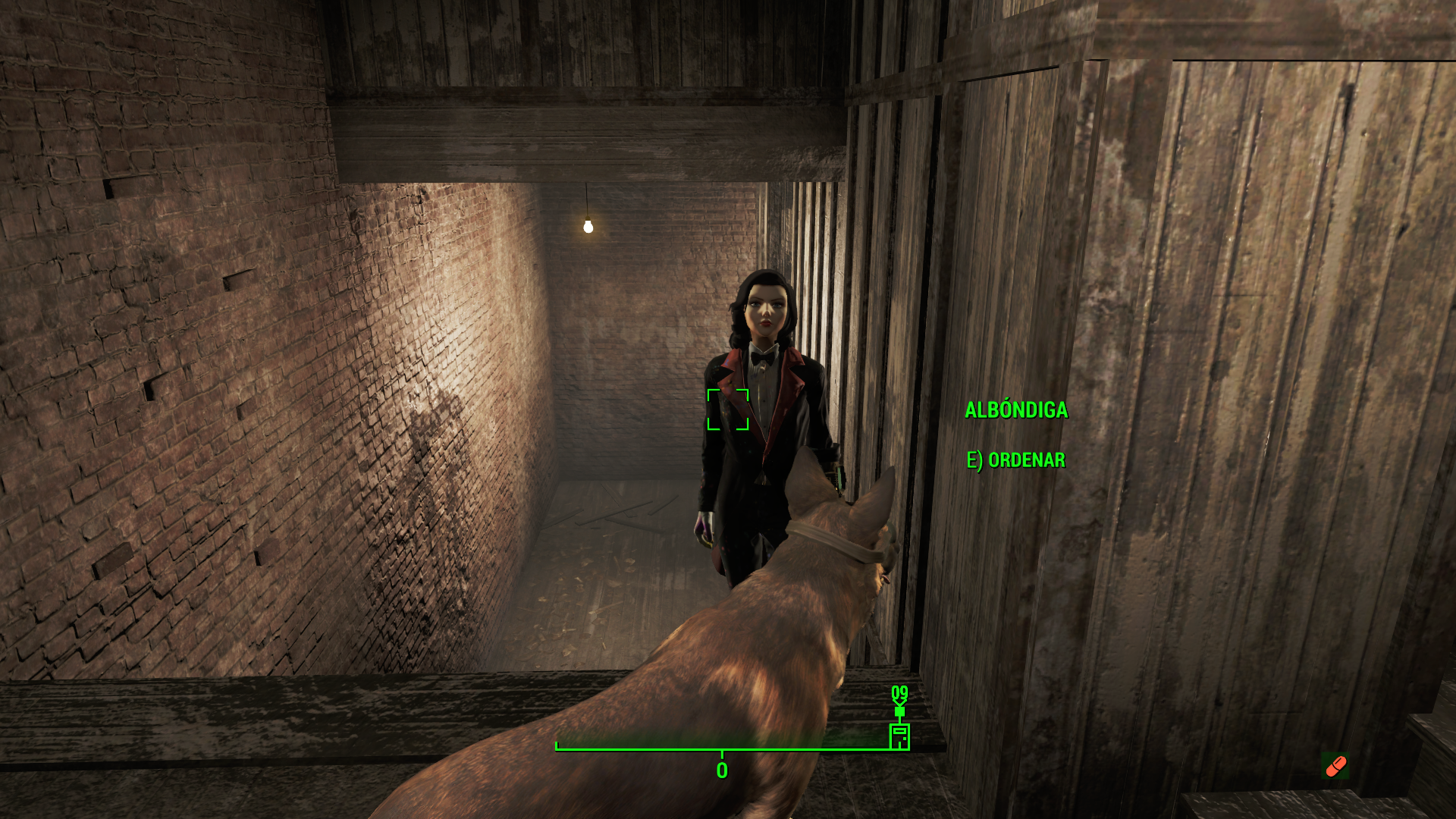Select the red bandage status icon
Screen dimensions: 1456x819
click(1335, 766)
